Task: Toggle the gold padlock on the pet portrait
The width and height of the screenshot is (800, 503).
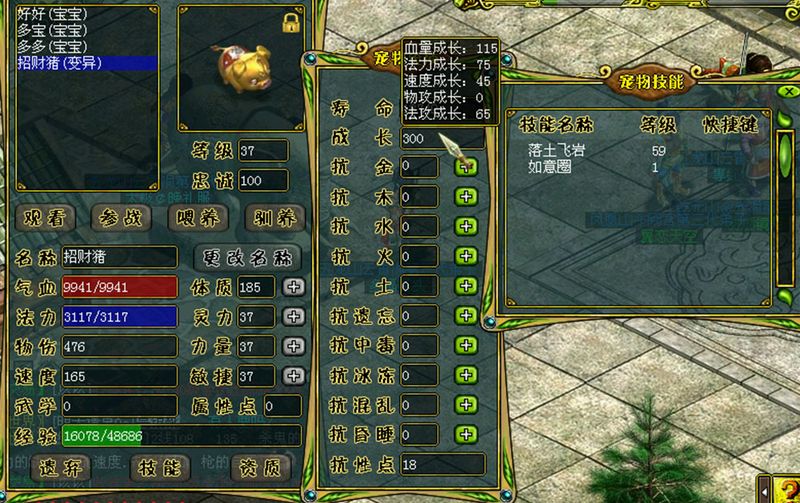Action: [292, 21]
